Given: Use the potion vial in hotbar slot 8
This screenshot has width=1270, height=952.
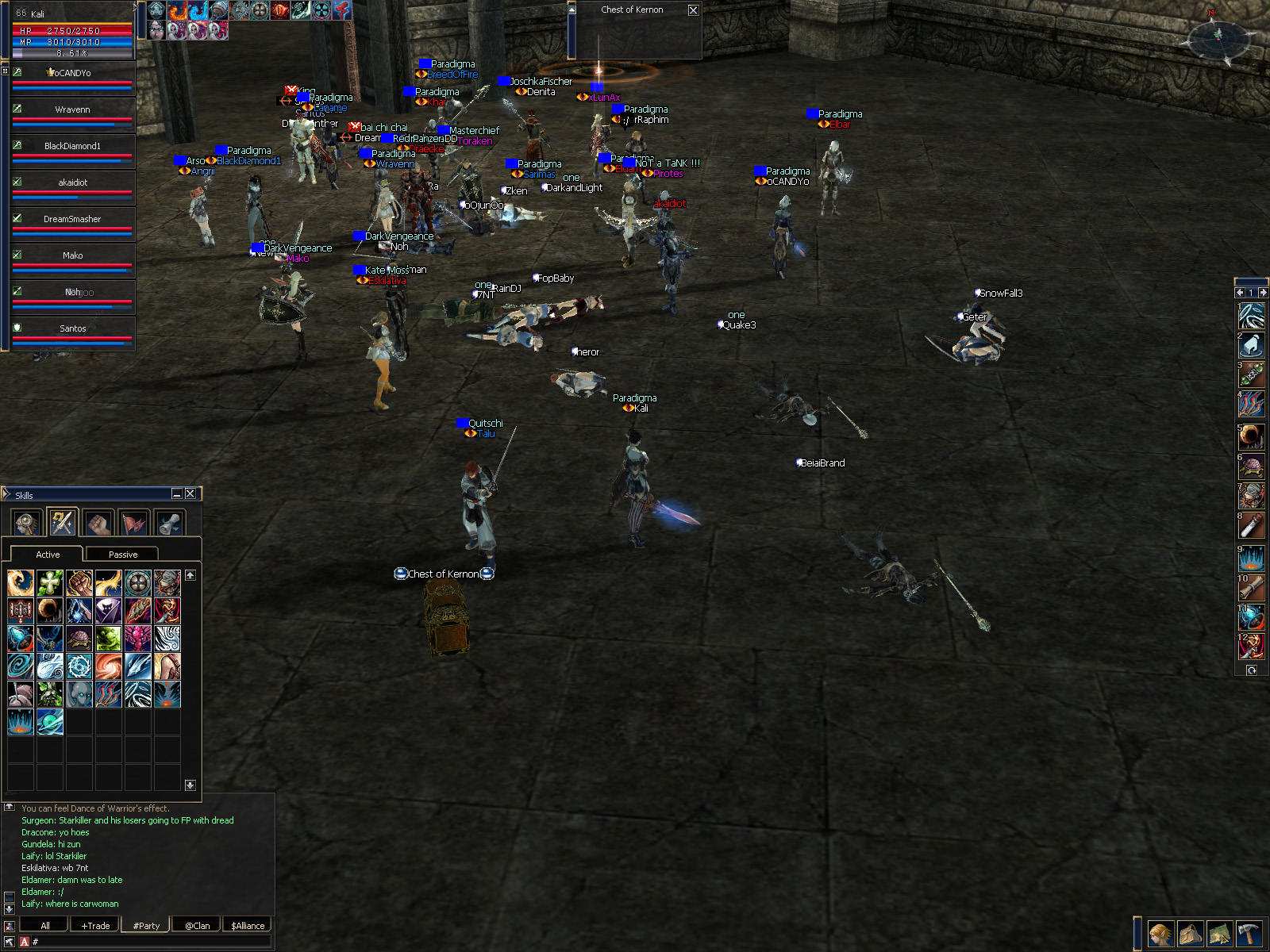Looking at the screenshot, I should click(1252, 526).
